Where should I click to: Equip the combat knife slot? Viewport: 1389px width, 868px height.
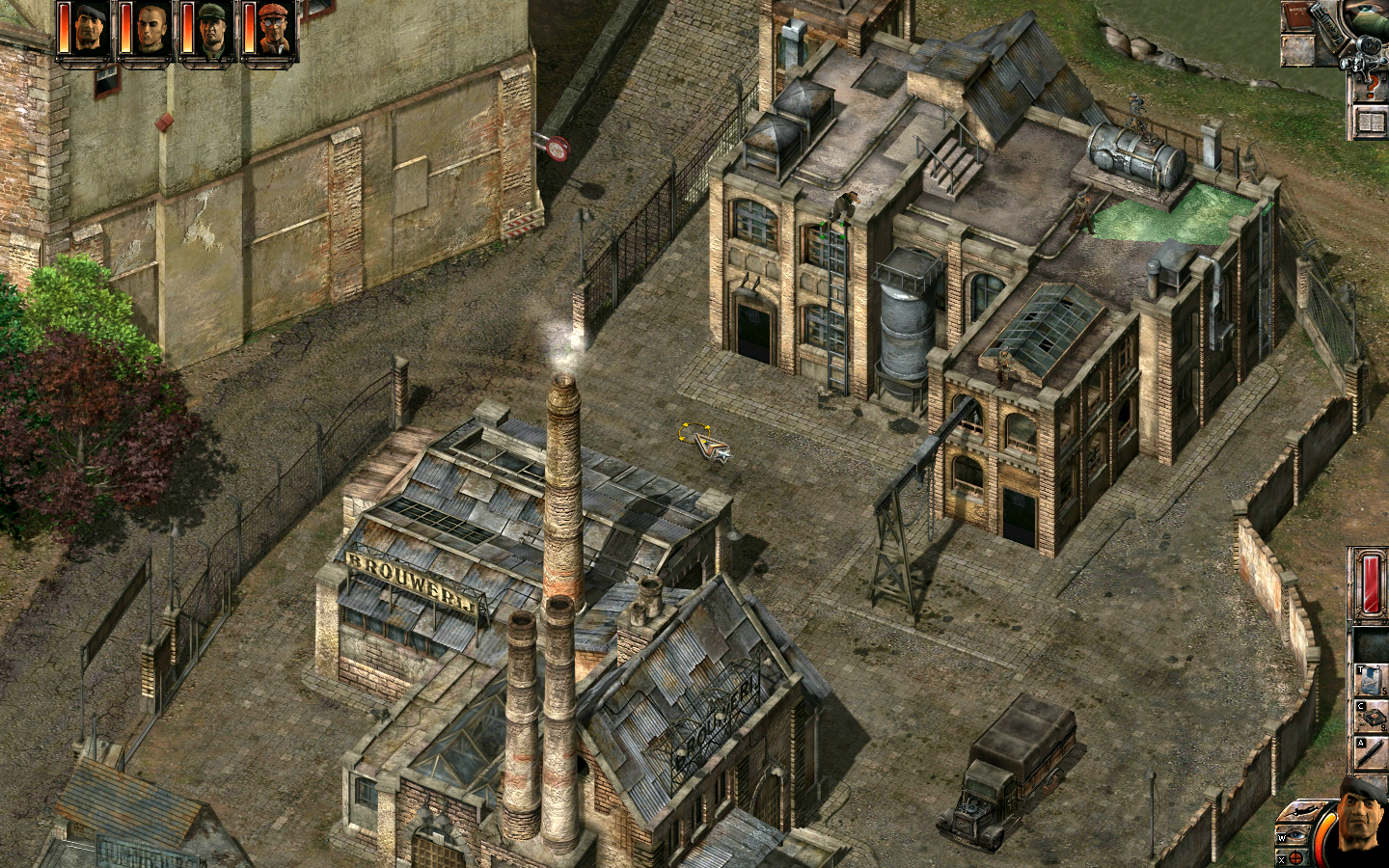pyautogui.click(x=1372, y=752)
